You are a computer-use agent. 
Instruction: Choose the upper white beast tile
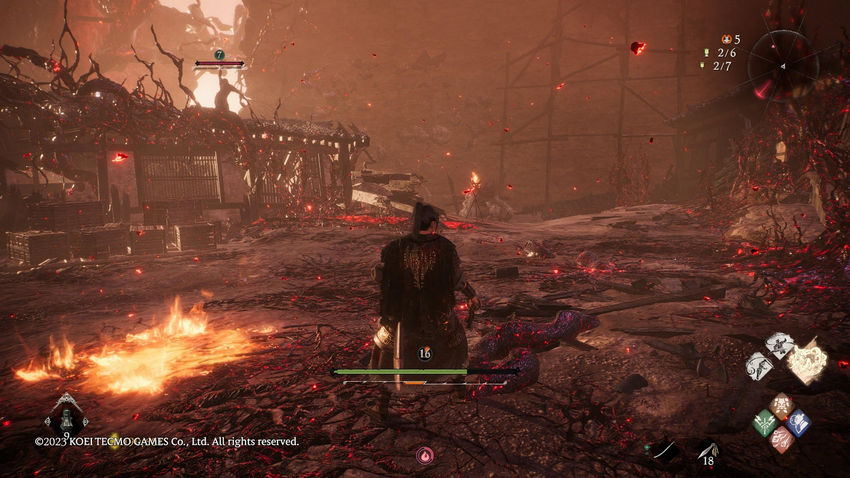pos(779,346)
